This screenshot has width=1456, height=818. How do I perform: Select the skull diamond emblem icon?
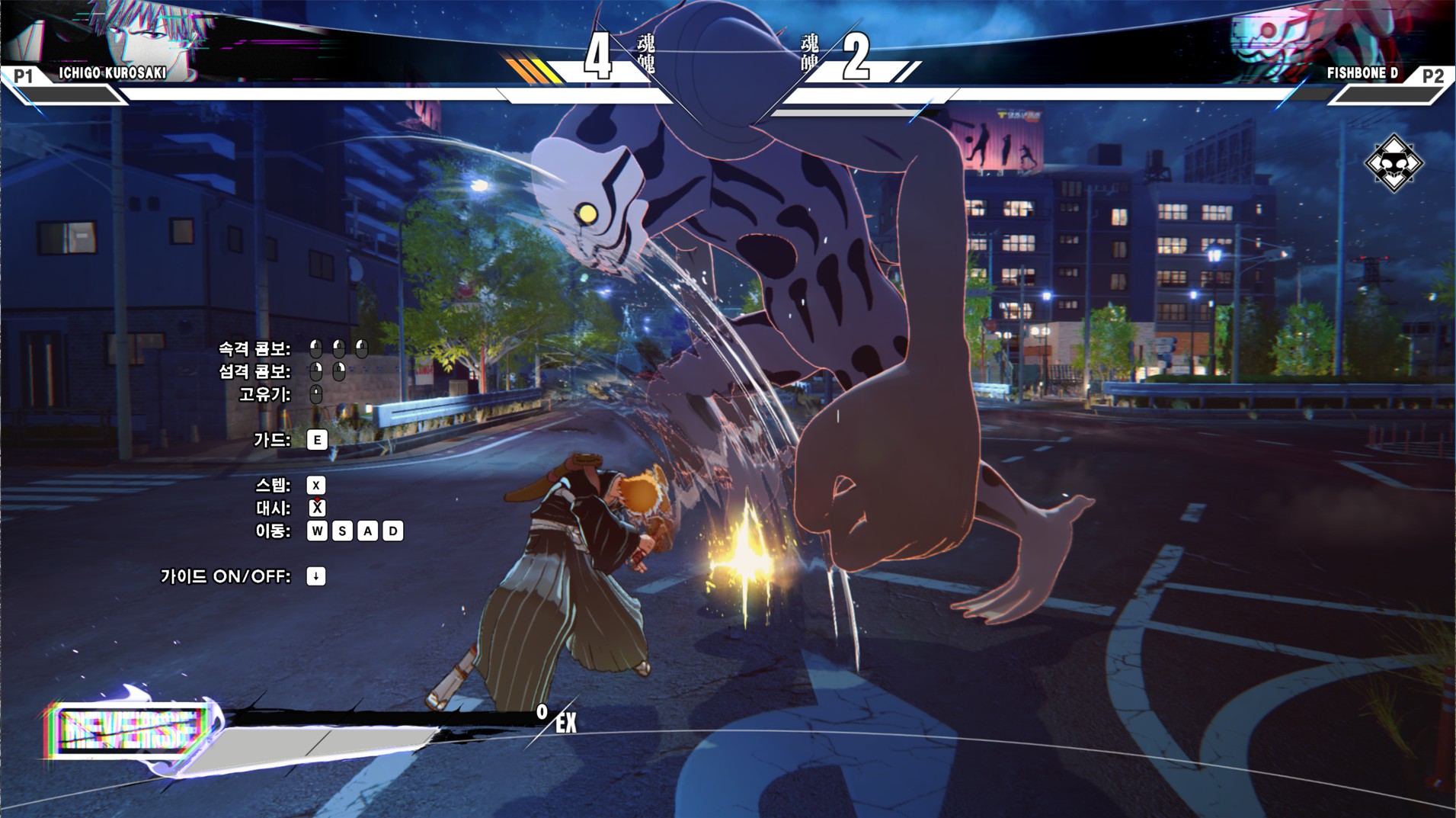1394,162
